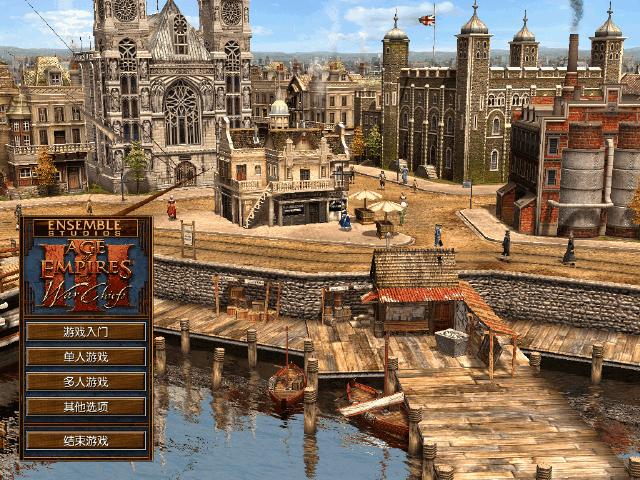Select 单人游戏 (Single Player)

pyautogui.click(x=85, y=356)
